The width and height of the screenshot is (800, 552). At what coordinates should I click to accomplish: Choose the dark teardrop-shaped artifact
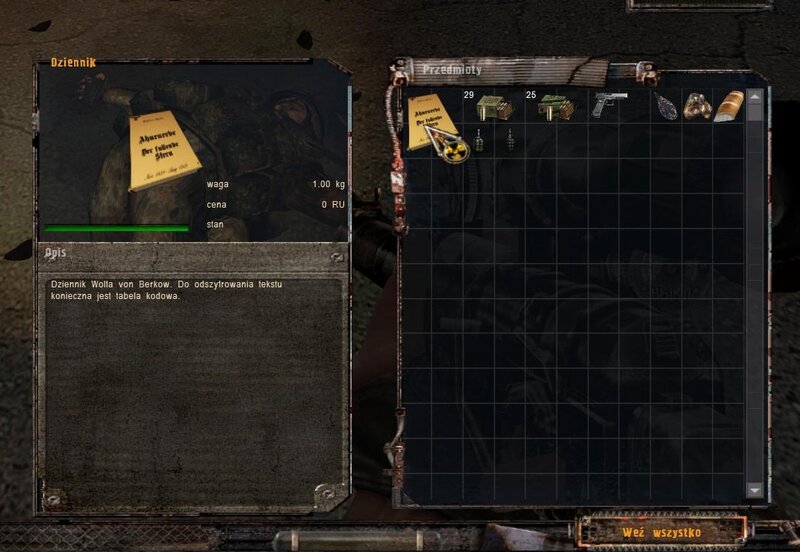point(662,106)
